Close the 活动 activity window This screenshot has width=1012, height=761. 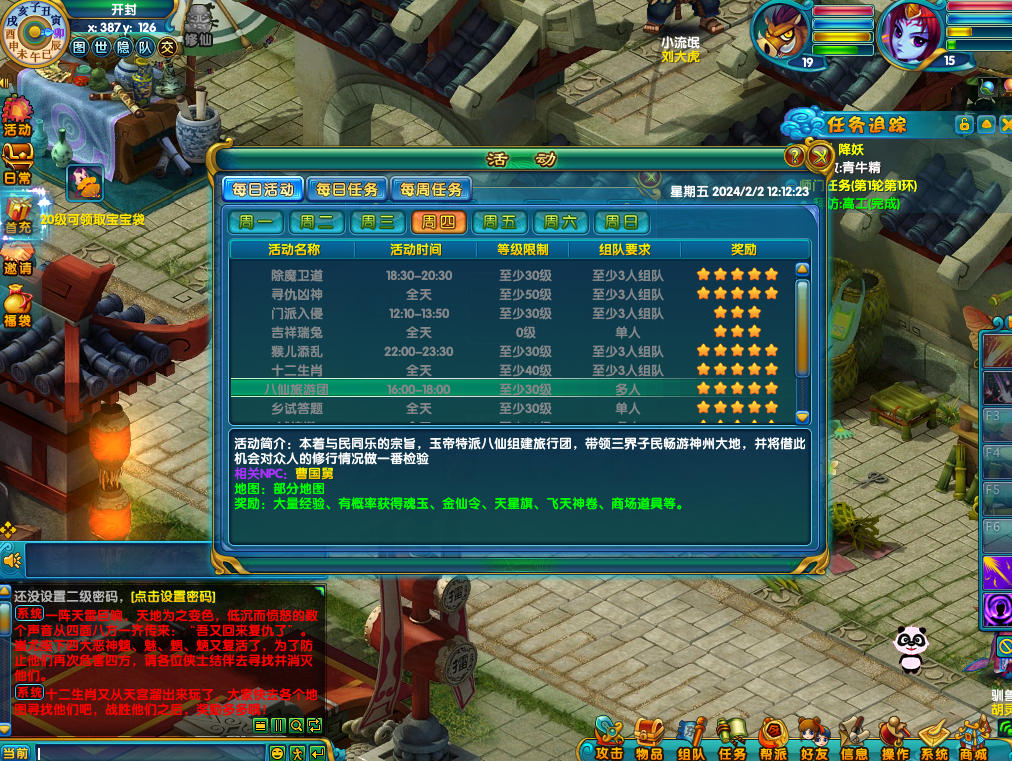tap(820, 155)
